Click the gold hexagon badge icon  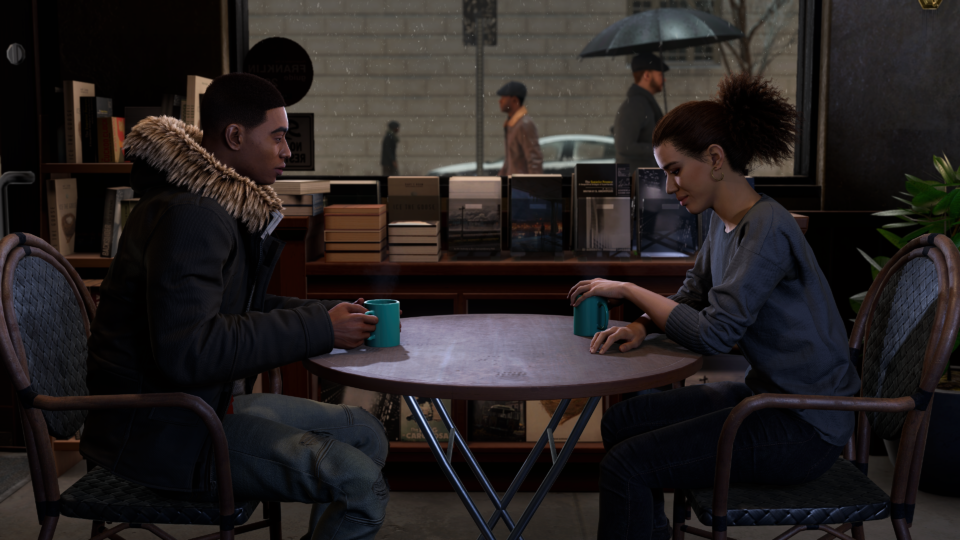click(x=930, y=4)
